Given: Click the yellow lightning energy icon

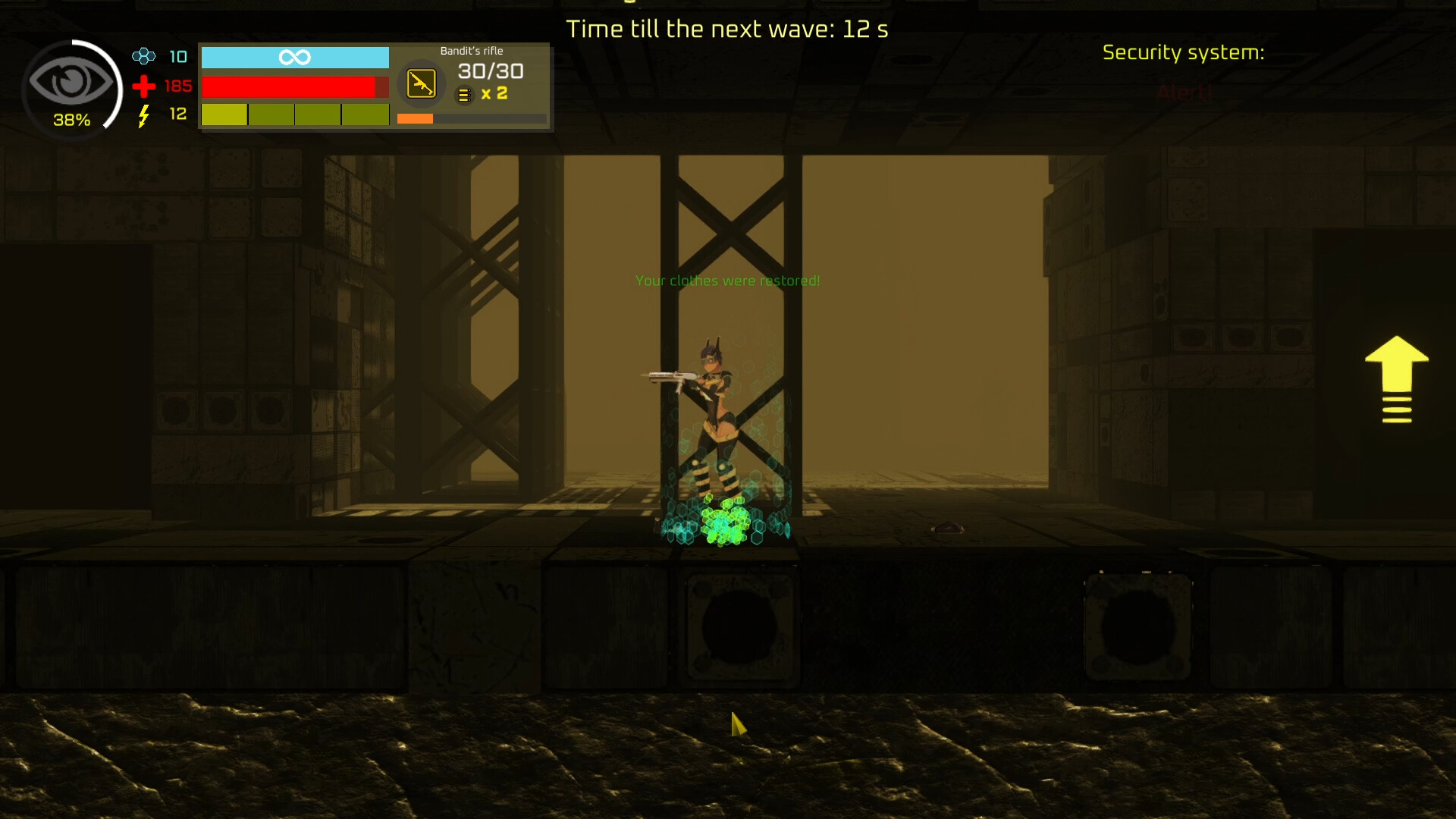Looking at the screenshot, I should [143, 115].
